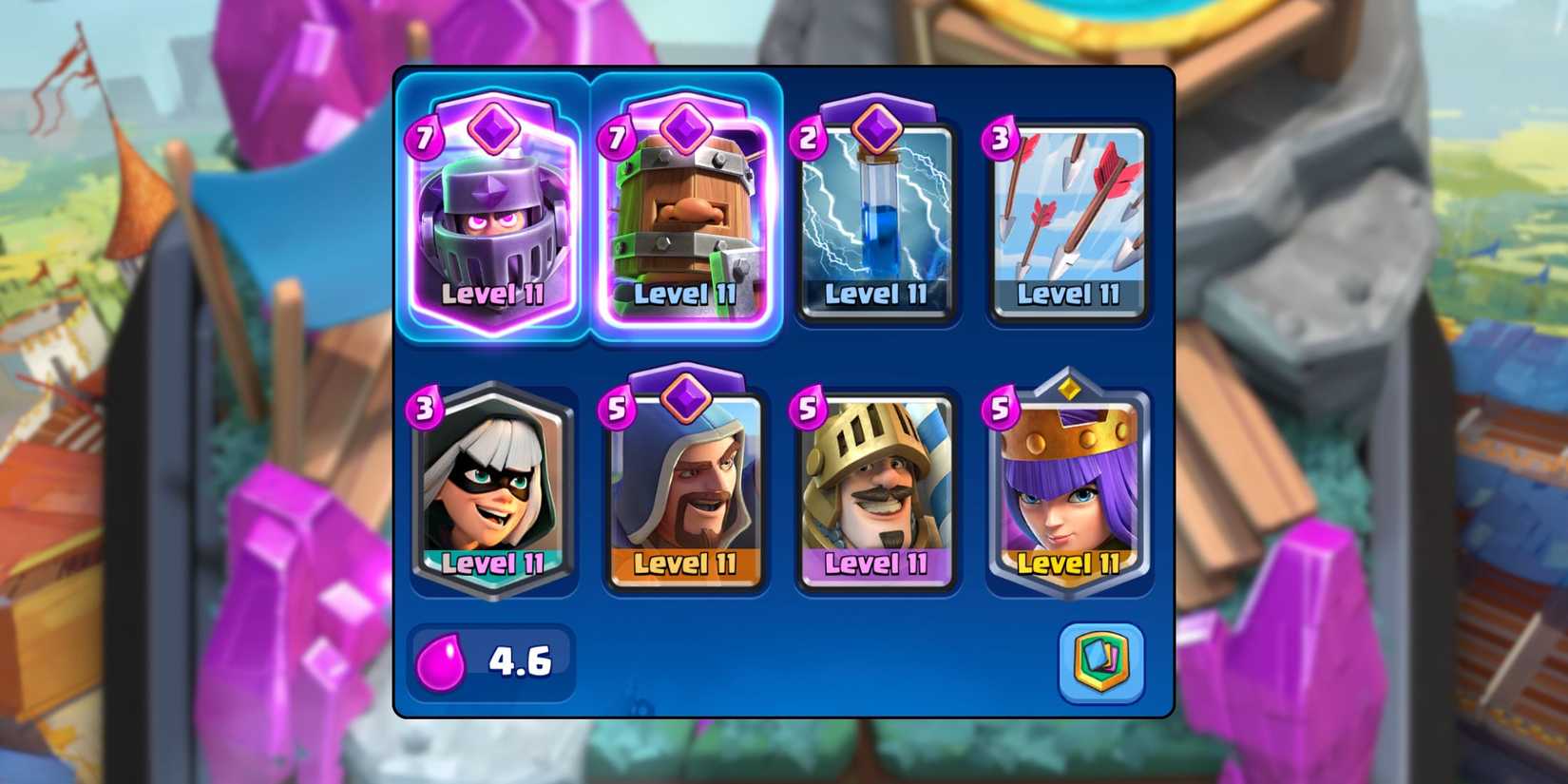Viewport: 1568px width, 784px height.
Task: Tap the evolution badge on the Wizard card
Action: point(685,399)
